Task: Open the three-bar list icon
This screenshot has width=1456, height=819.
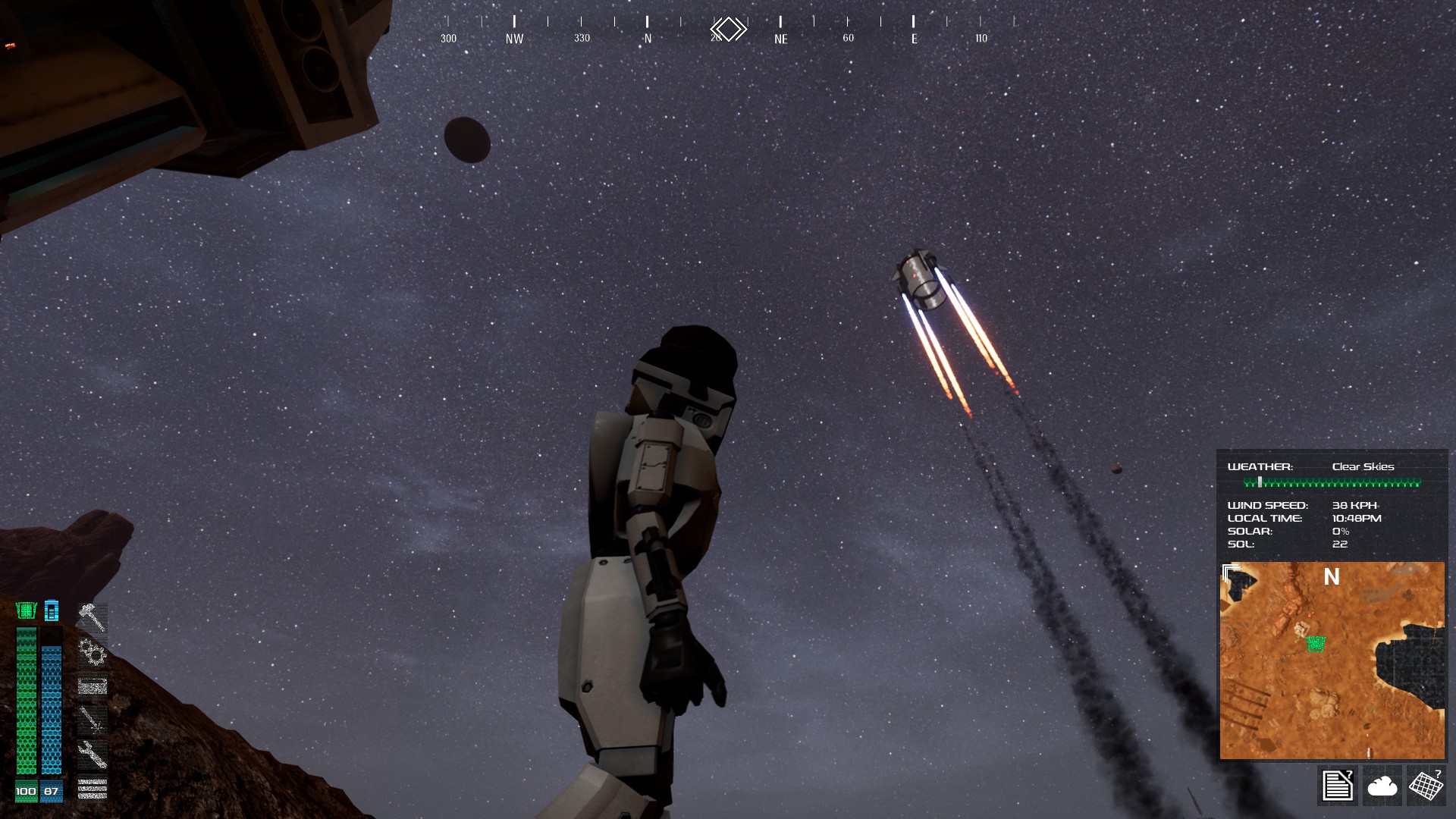Action: click(x=92, y=789)
